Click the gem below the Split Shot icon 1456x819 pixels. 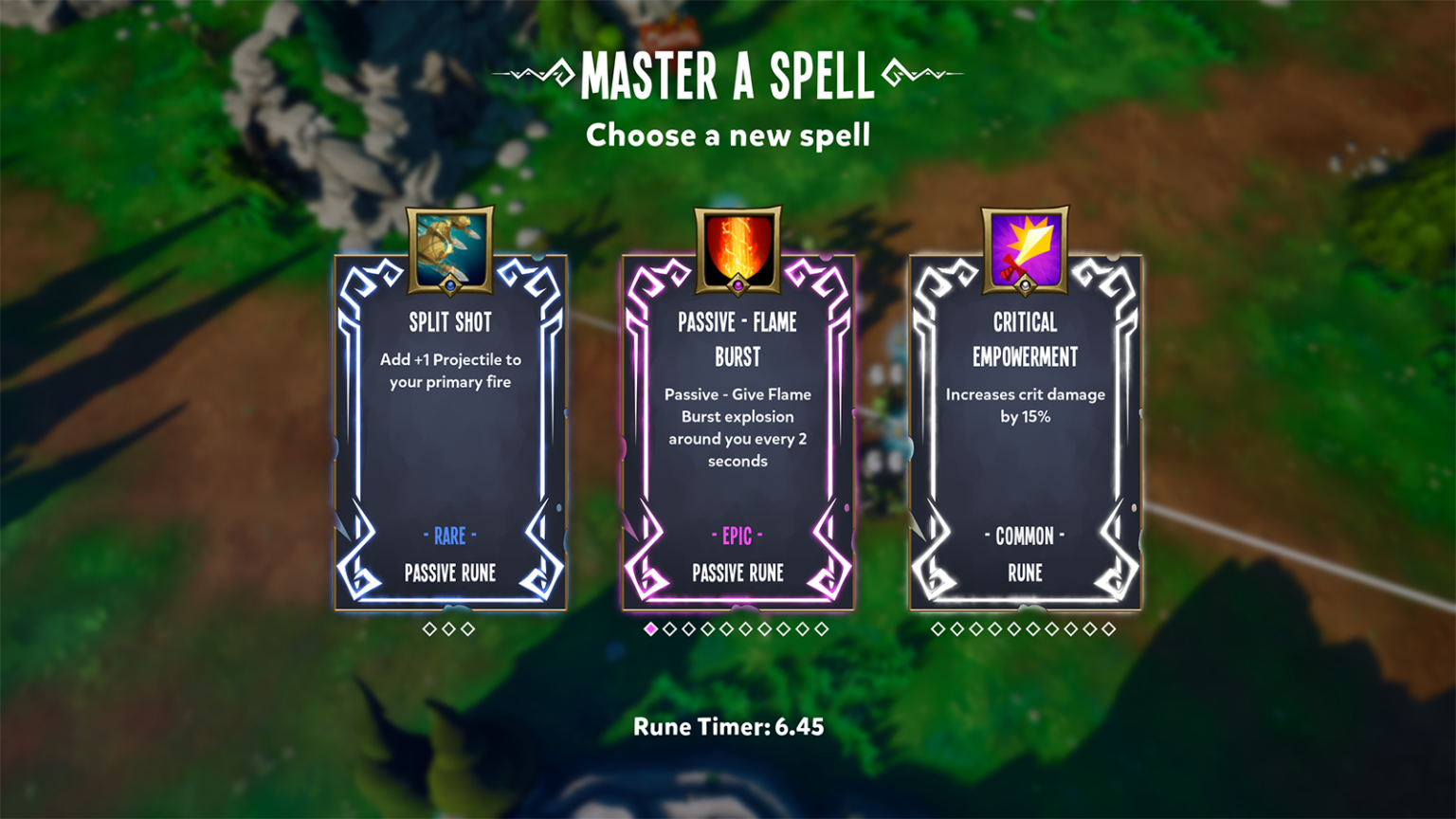[450, 285]
